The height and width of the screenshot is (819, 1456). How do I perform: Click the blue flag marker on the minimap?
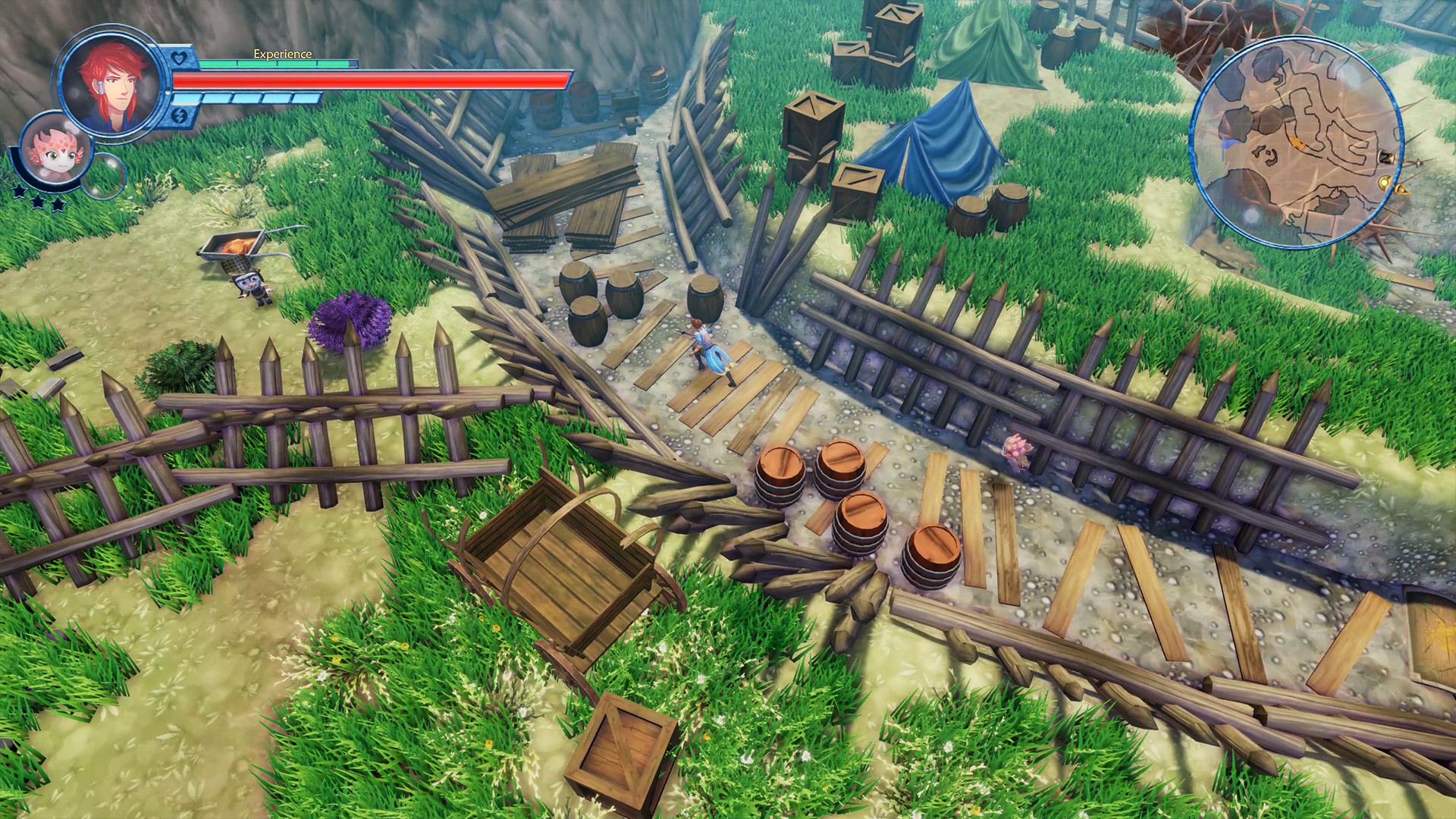pyautogui.click(x=1226, y=143)
